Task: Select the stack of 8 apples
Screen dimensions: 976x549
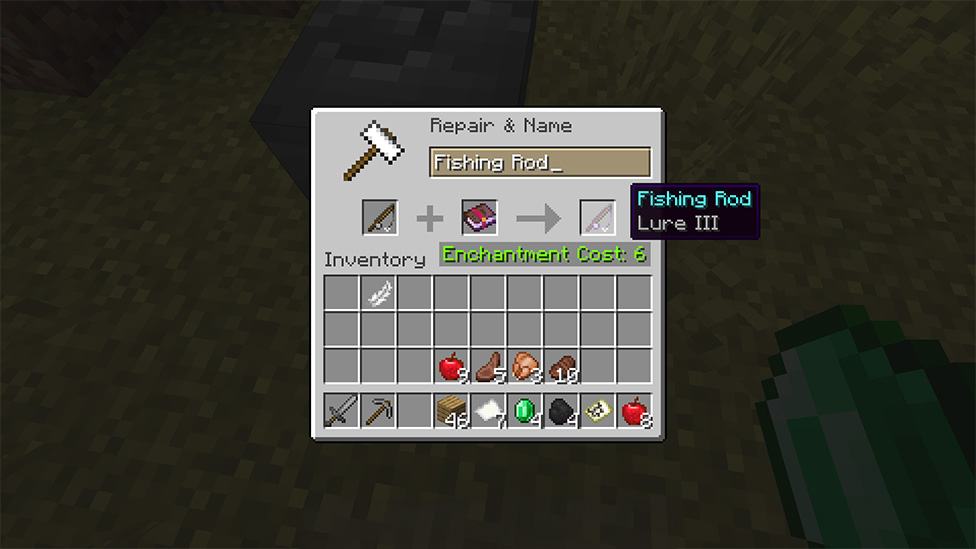Action: point(634,411)
